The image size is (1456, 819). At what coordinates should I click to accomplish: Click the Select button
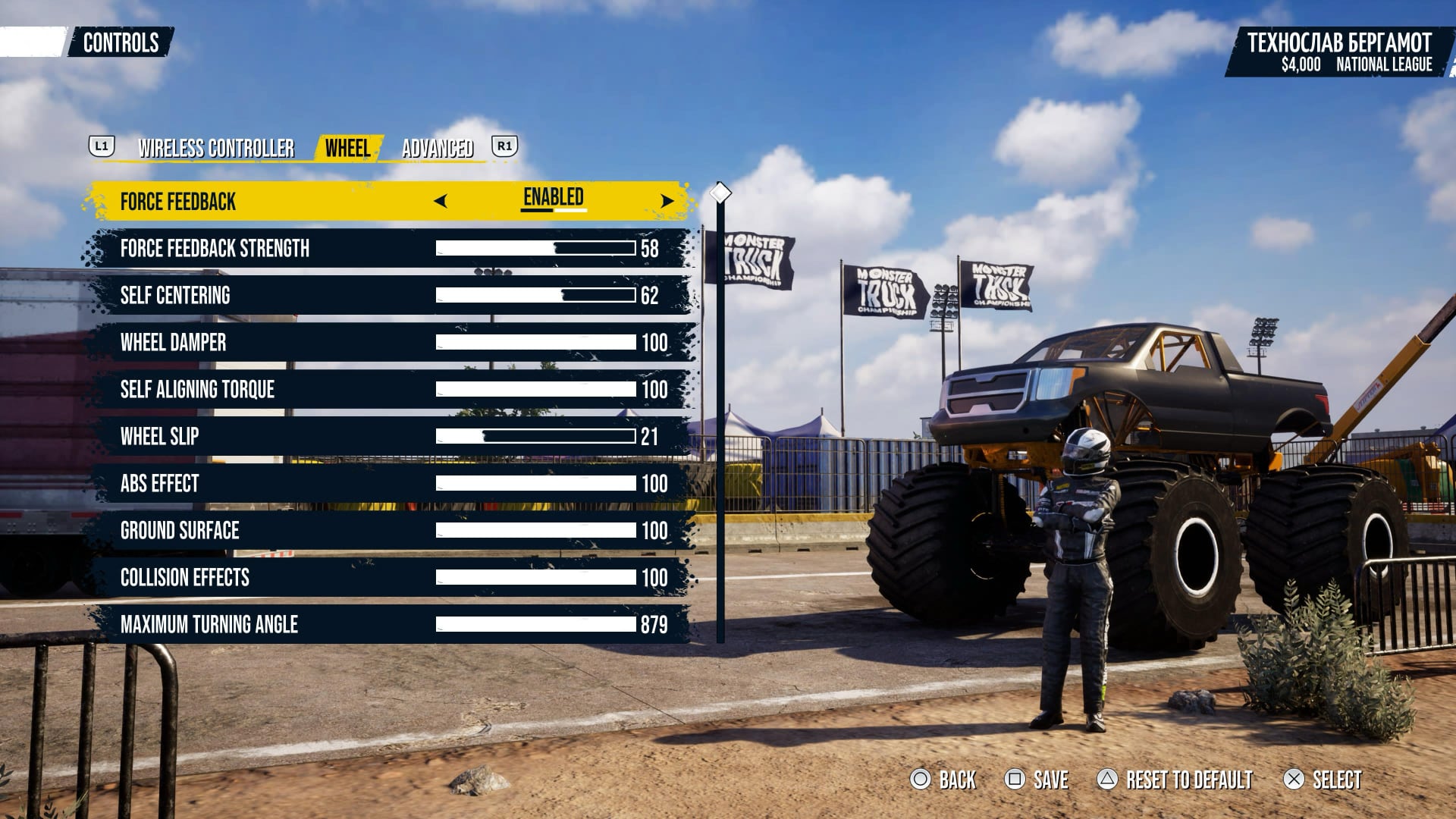tap(1323, 780)
